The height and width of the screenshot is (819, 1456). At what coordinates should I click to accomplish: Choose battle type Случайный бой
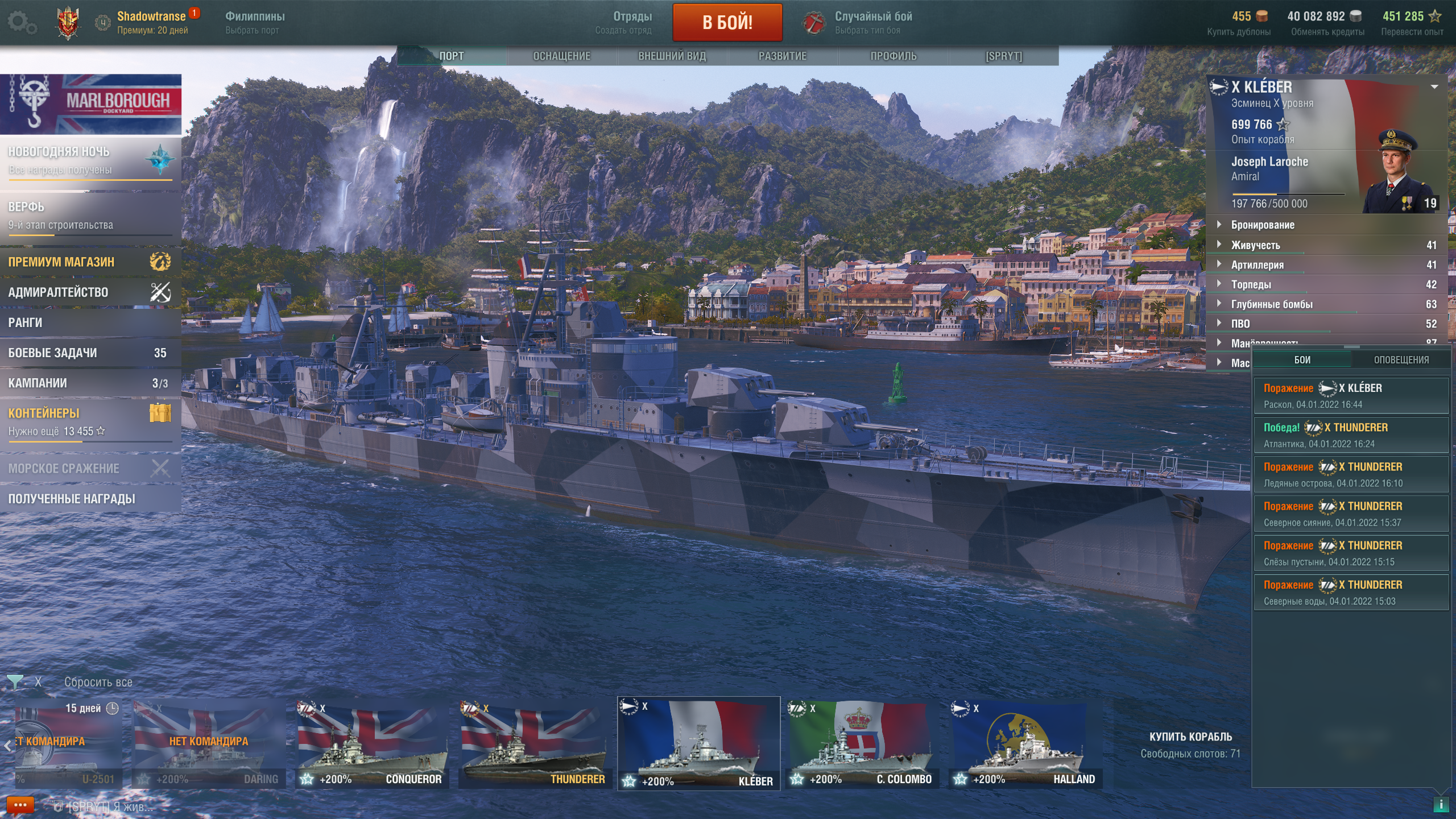(x=872, y=22)
